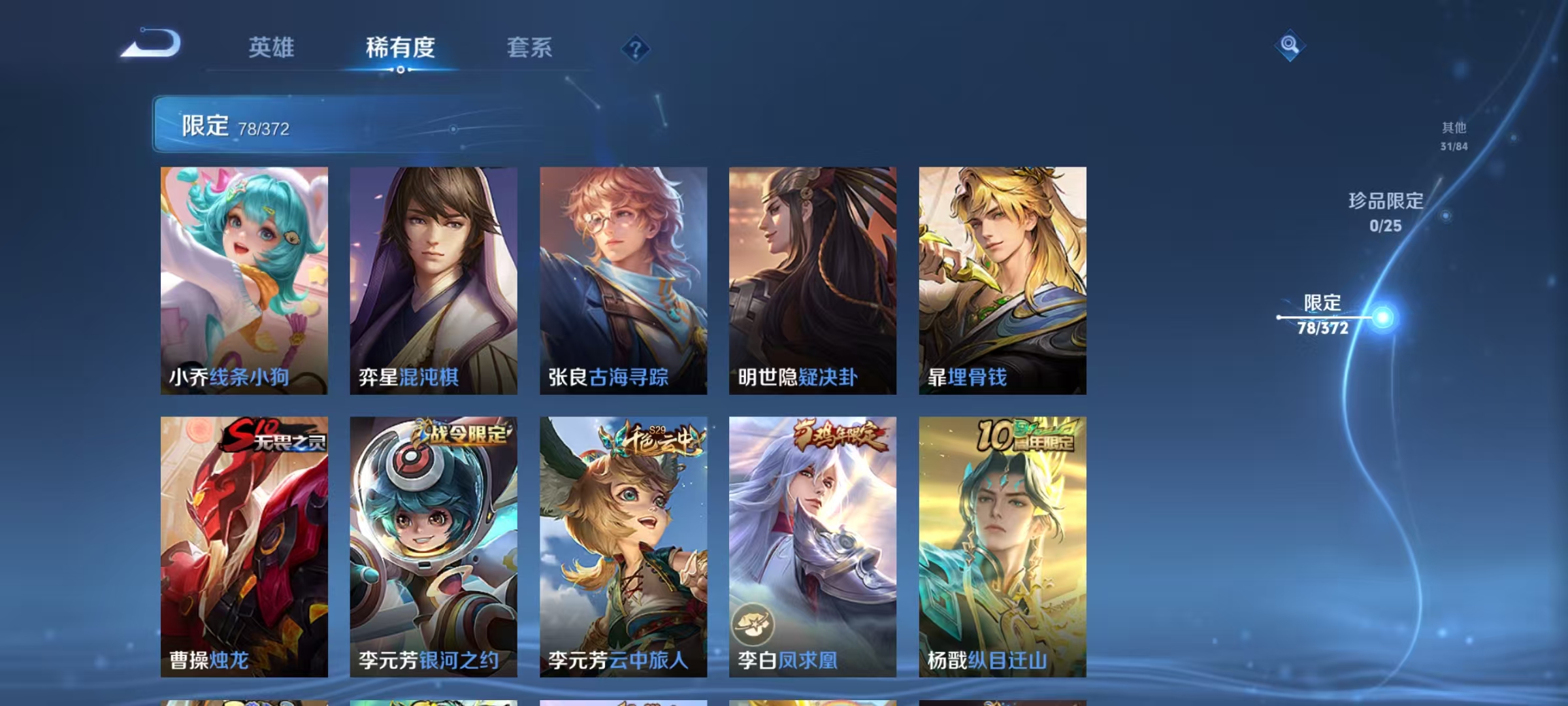
Task: Select the 张良古海寻踪 skin card
Action: [625, 281]
